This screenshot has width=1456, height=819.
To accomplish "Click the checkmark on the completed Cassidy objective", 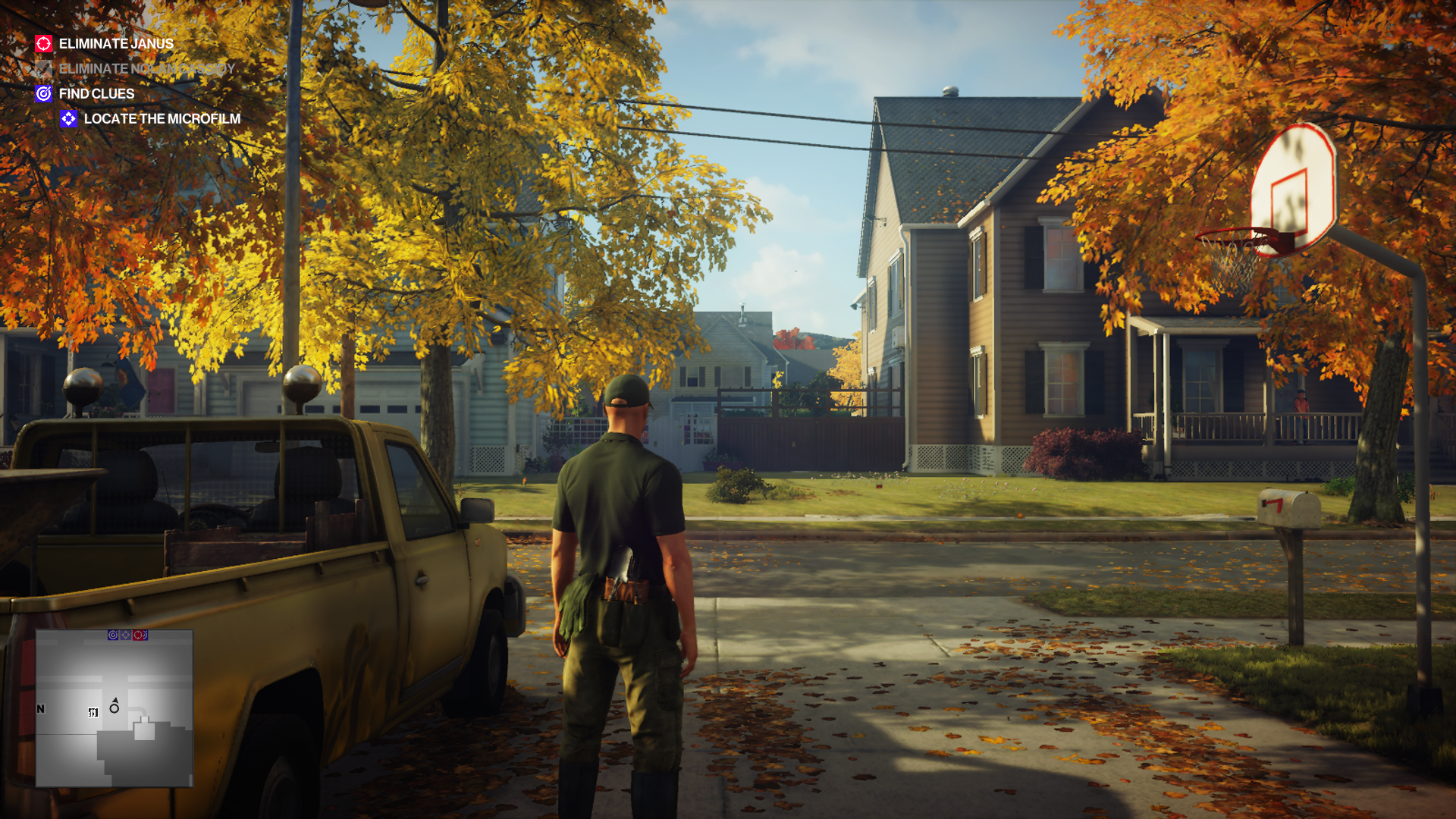I will tap(42, 68).
